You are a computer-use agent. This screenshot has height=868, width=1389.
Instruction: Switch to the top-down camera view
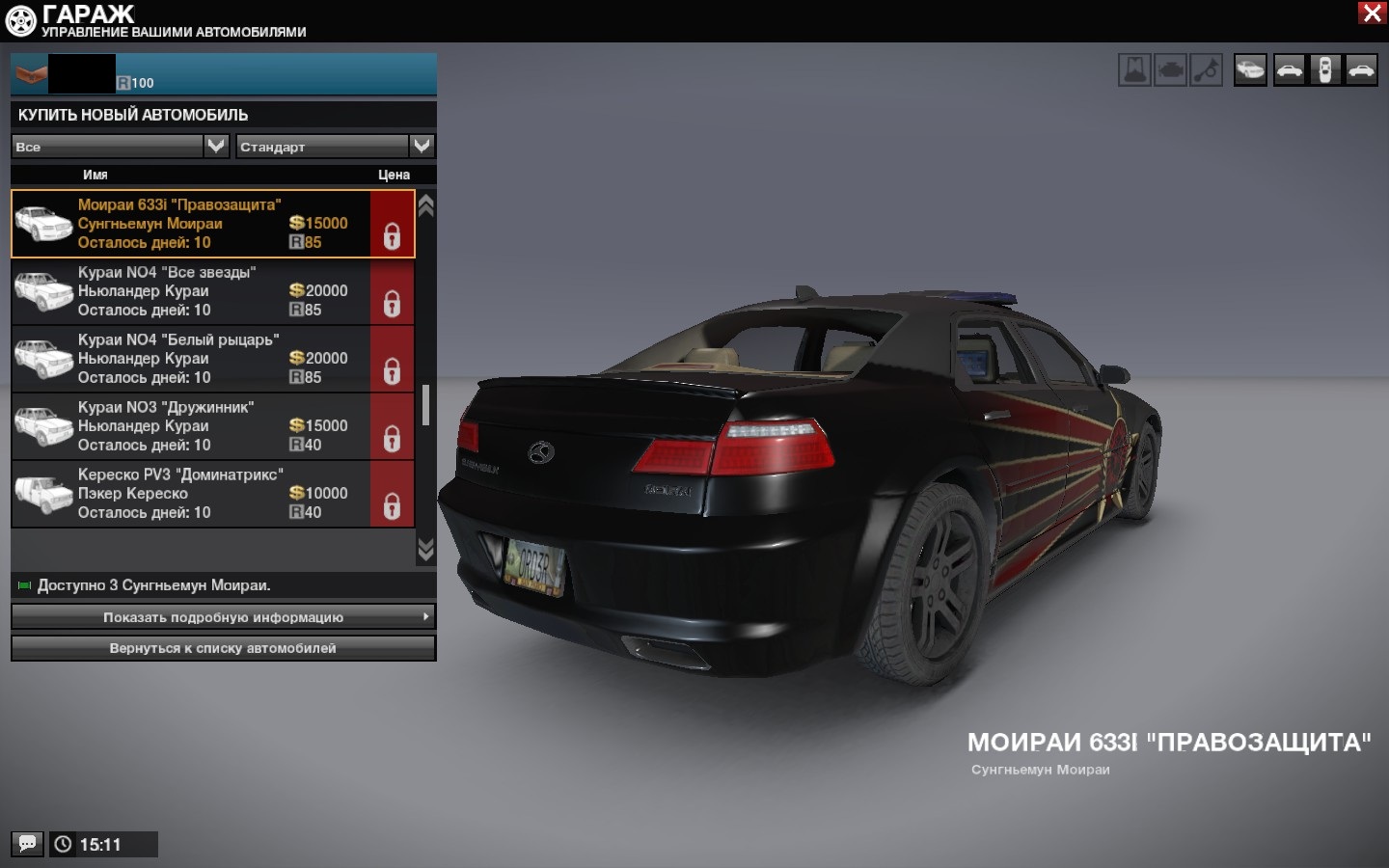(x=1325, y=70)
